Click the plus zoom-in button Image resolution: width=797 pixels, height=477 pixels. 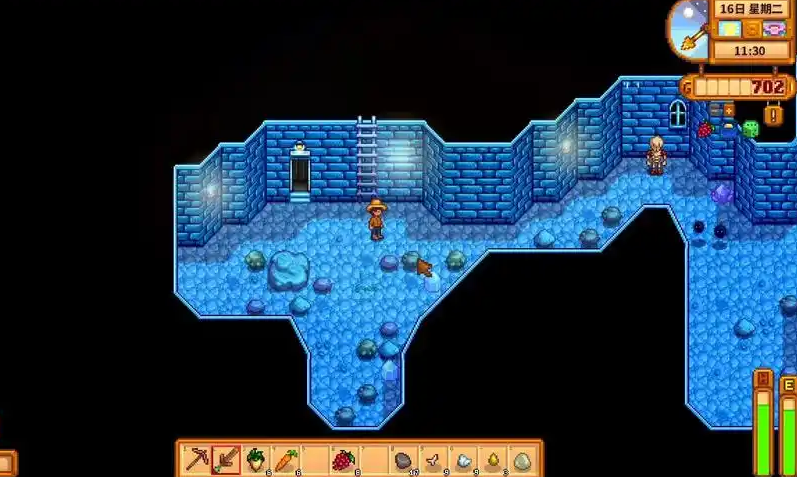[x=728, y=109]
